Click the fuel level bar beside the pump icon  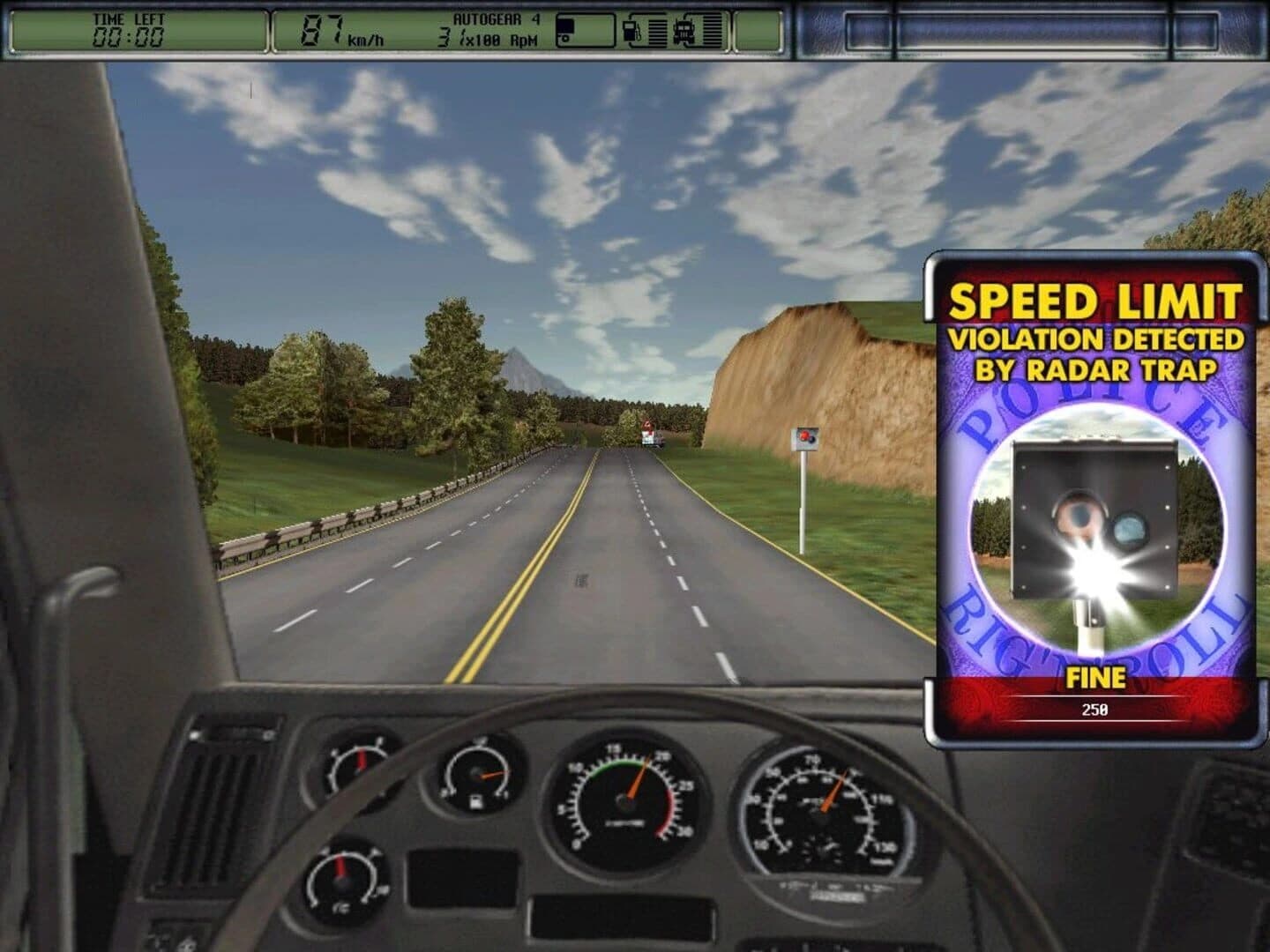tap(657, 31)
